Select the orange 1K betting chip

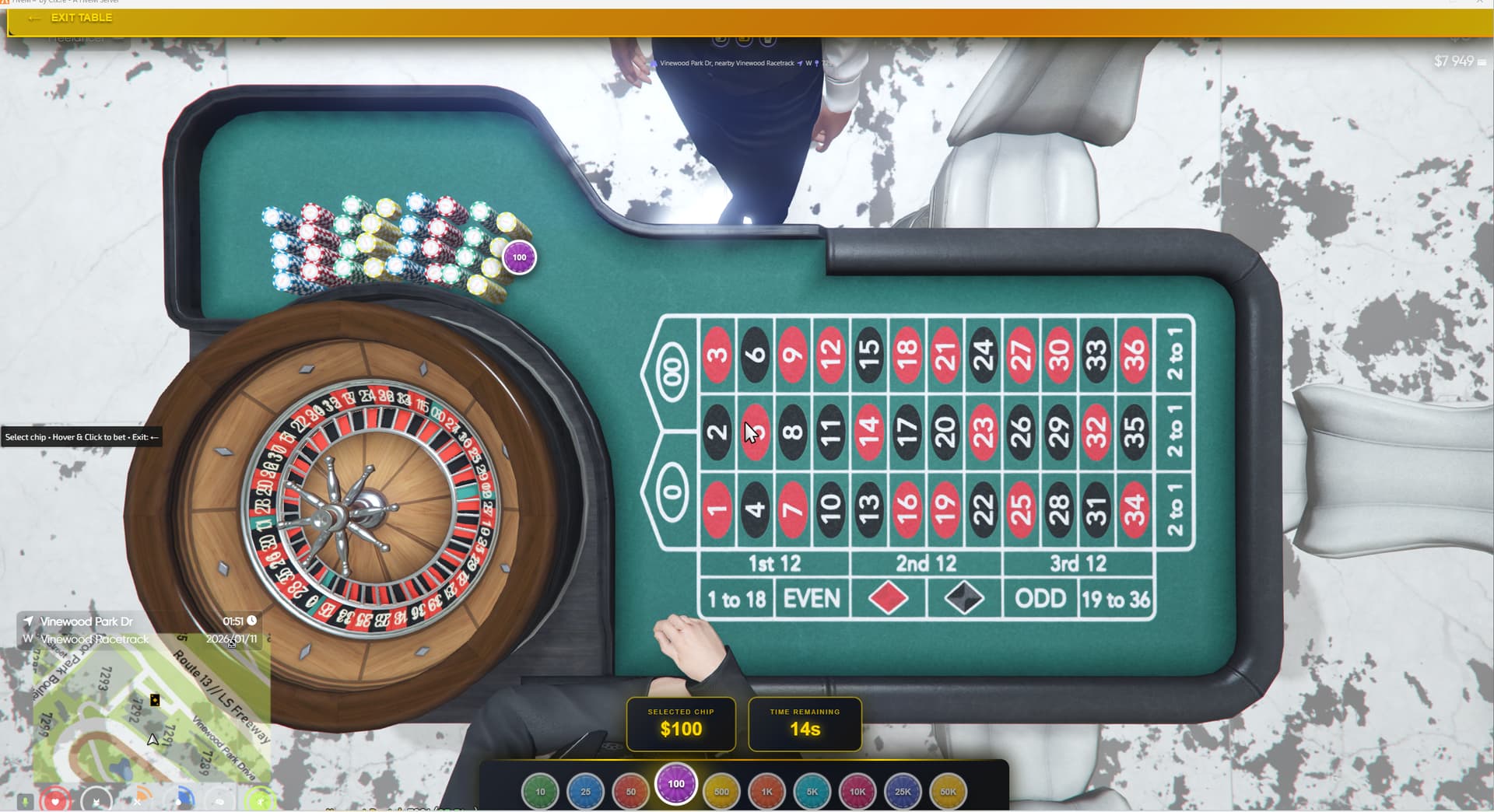[767, 789]
